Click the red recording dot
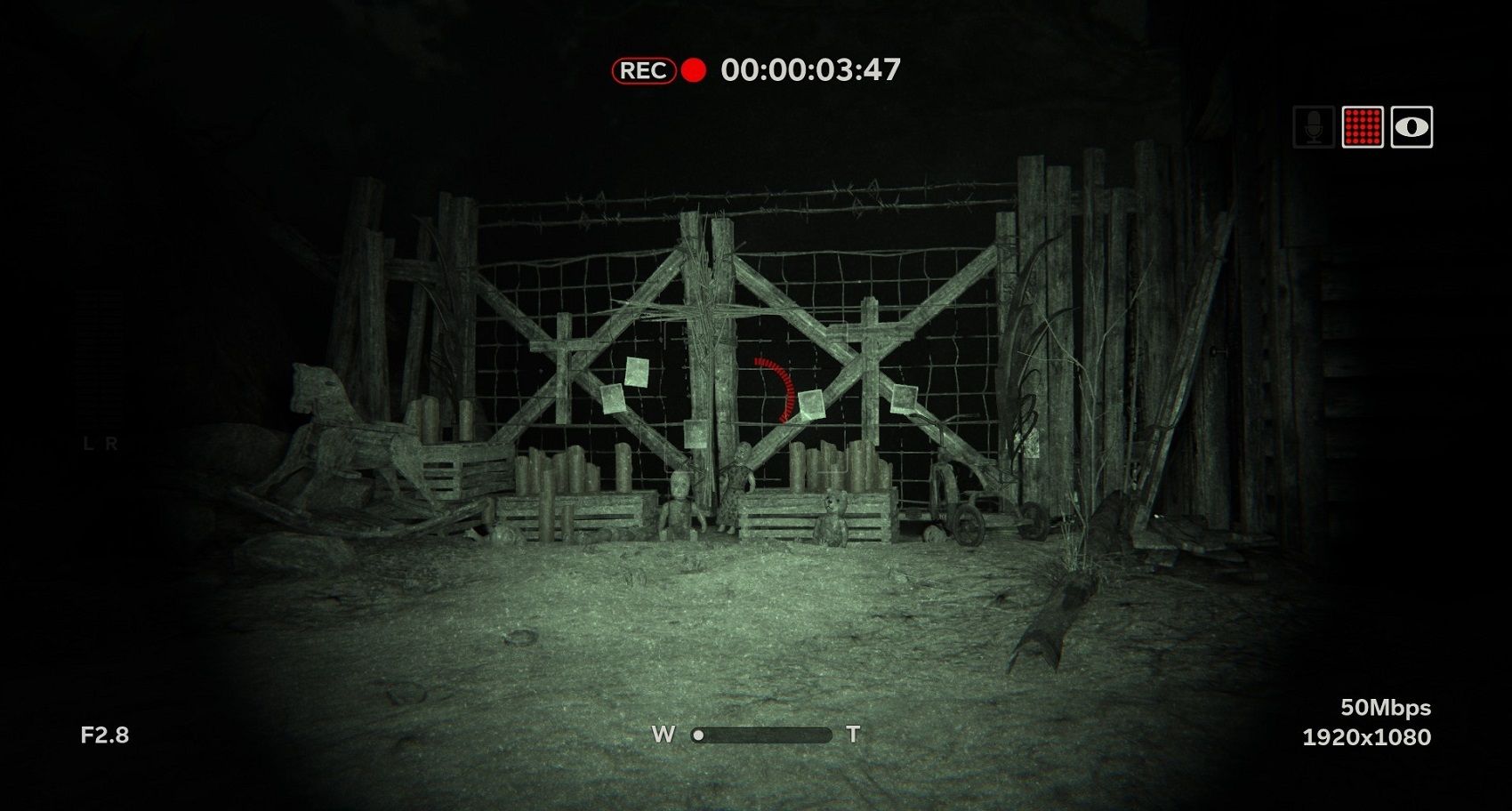 point(692,68)
